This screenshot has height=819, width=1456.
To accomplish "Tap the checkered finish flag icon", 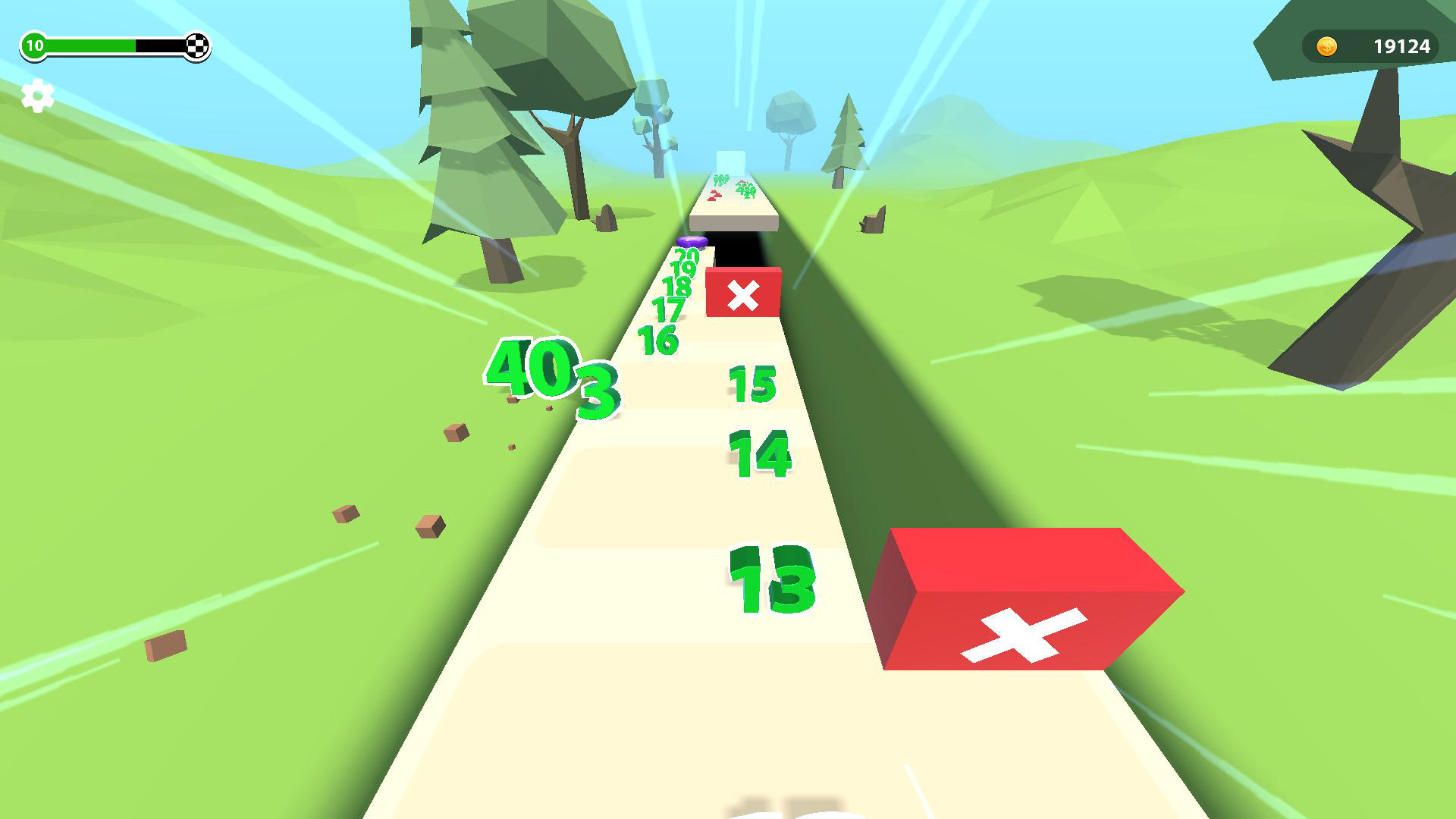I will (x=195, y=45).
